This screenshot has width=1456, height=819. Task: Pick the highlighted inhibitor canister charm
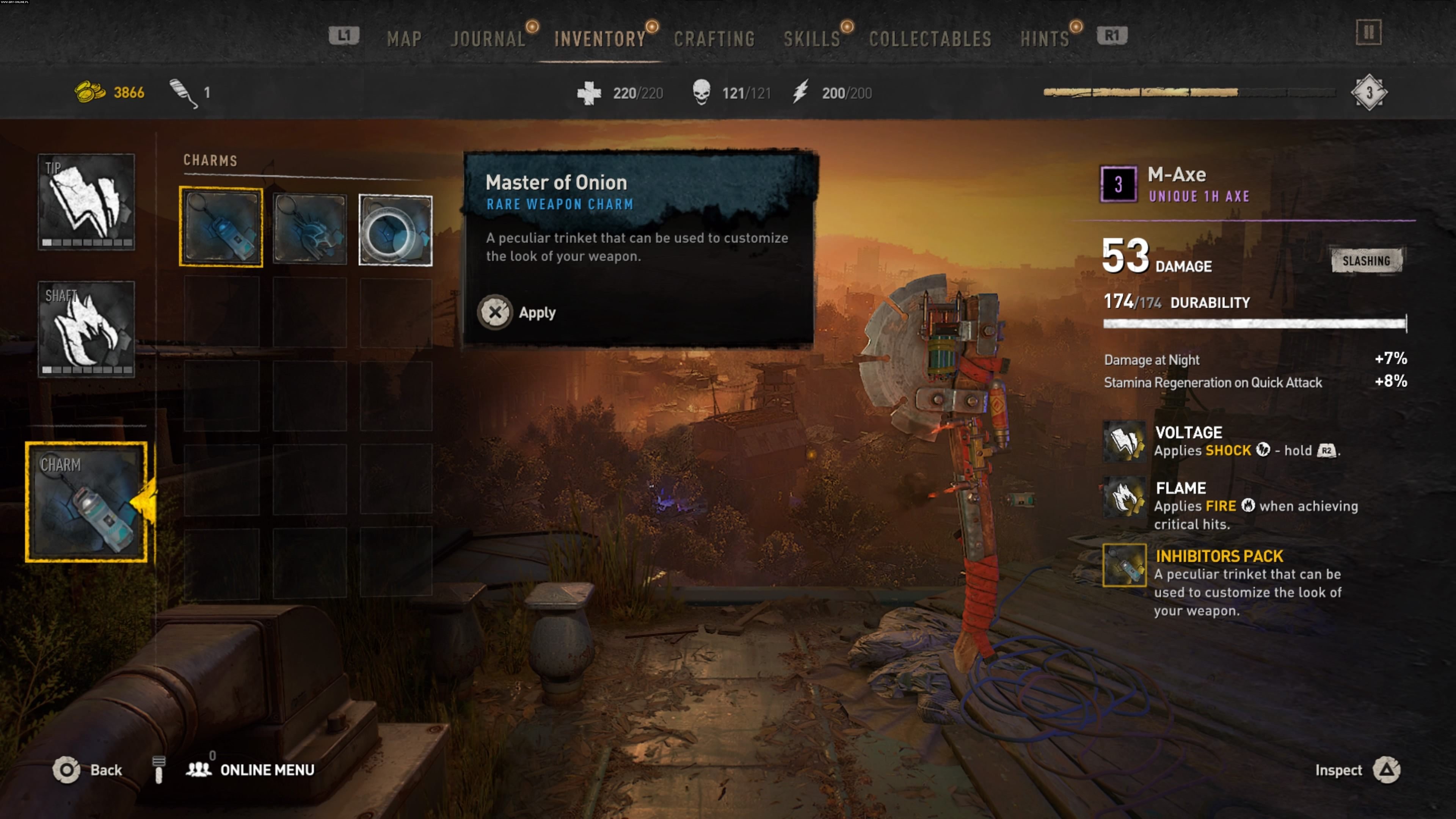pos(221,227)
